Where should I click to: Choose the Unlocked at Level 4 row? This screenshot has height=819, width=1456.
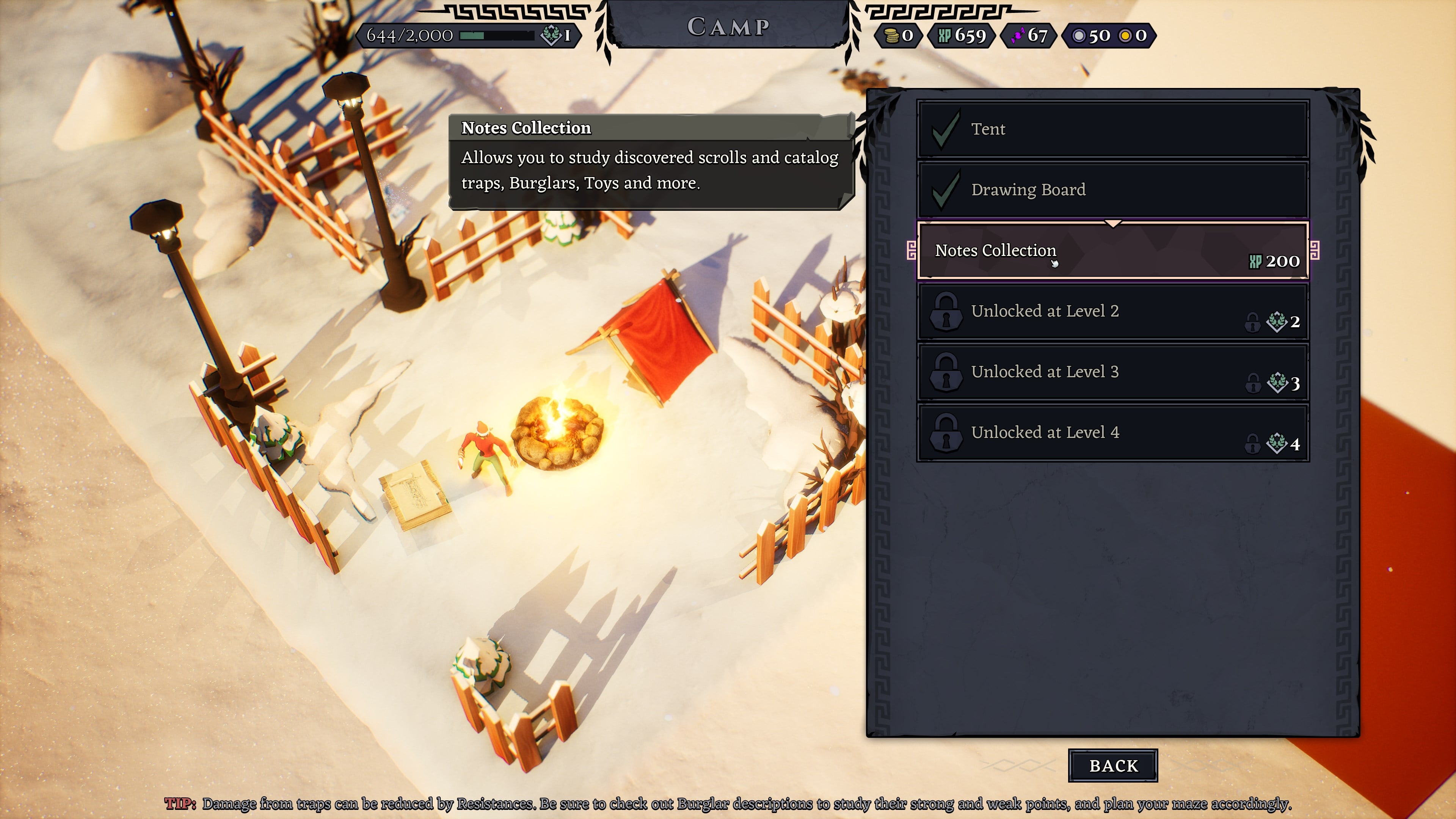(1112, 433)
